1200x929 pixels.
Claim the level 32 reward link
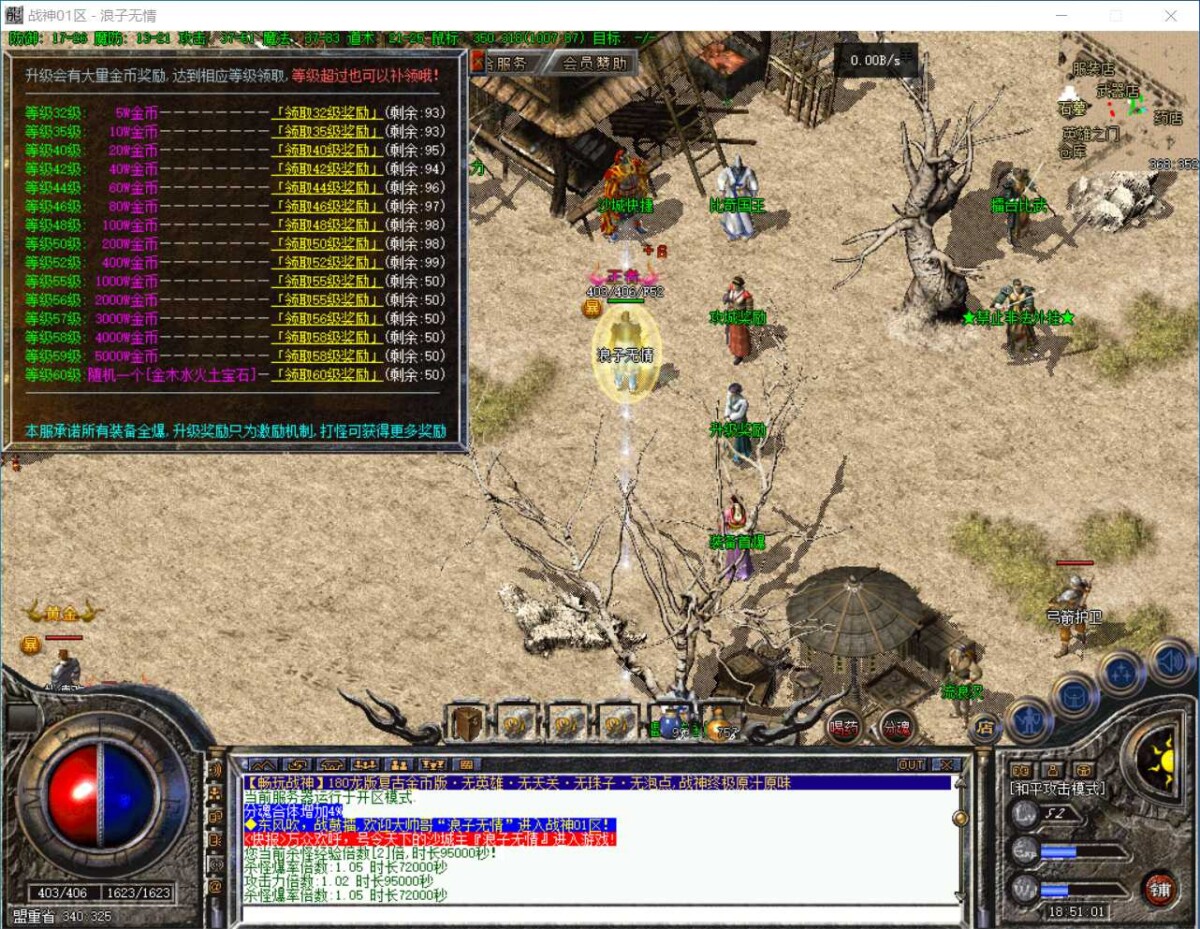click(x=326, y=113)
